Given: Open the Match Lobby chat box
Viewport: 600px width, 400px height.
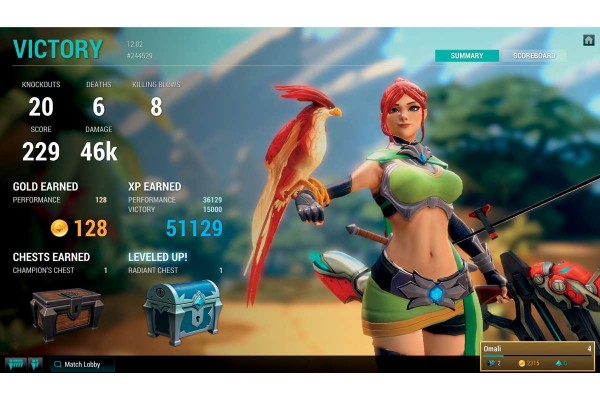Looking at the screenshot, I should pyautogui.click(x=82, y=364).
